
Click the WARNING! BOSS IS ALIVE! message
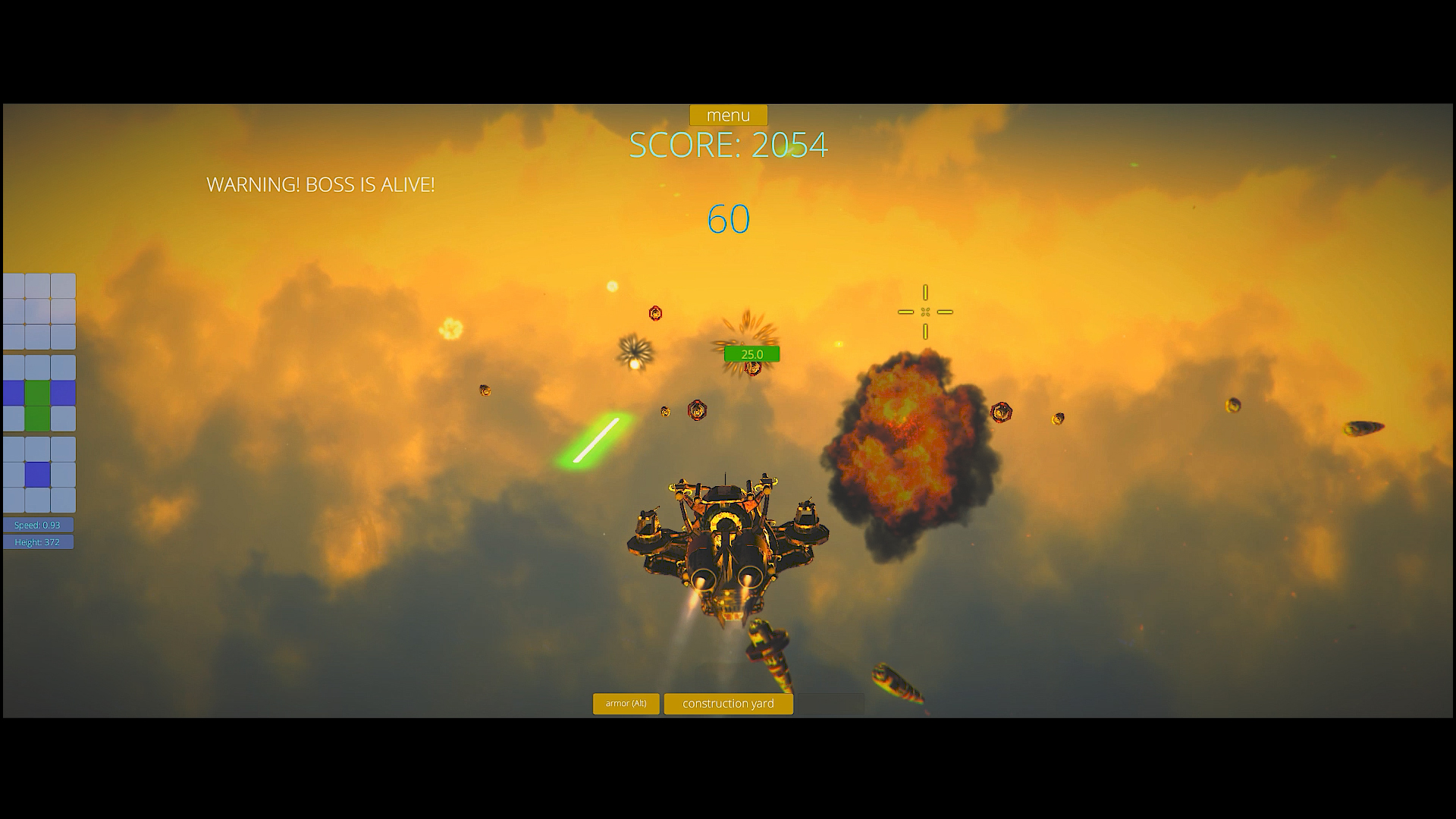pos(321,184)
